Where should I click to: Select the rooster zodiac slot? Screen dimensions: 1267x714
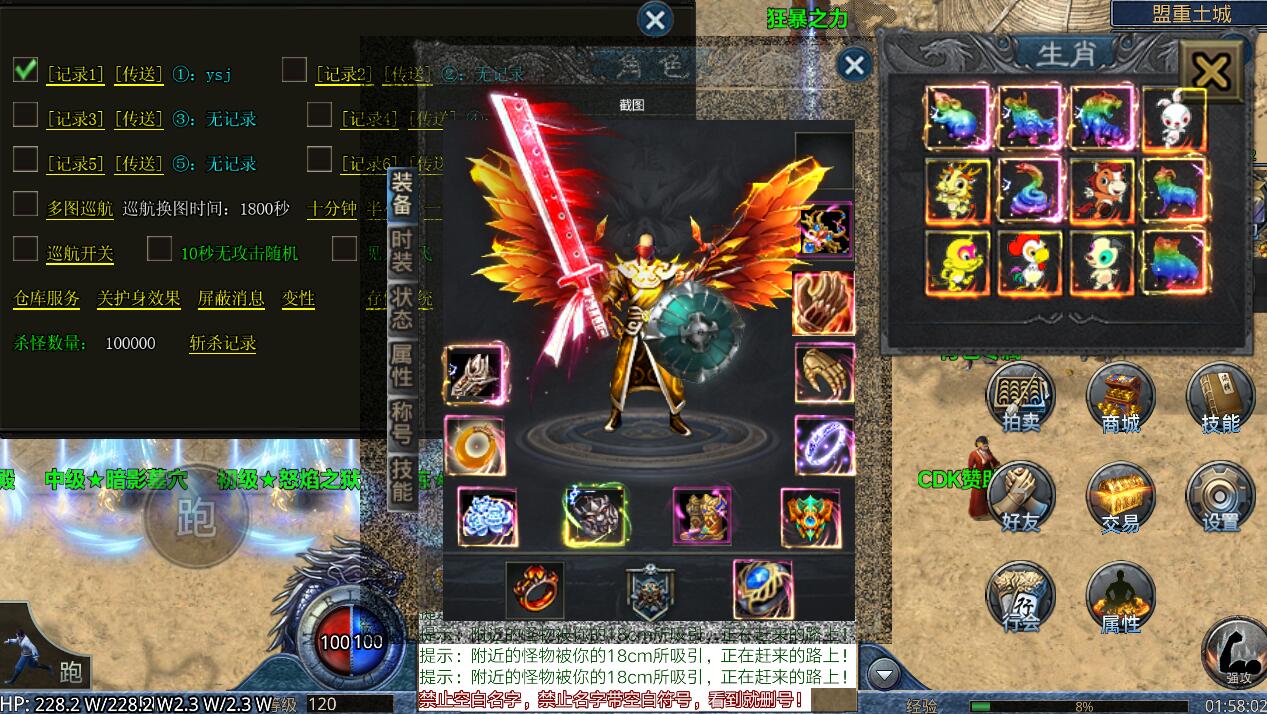click(1030, 262)
